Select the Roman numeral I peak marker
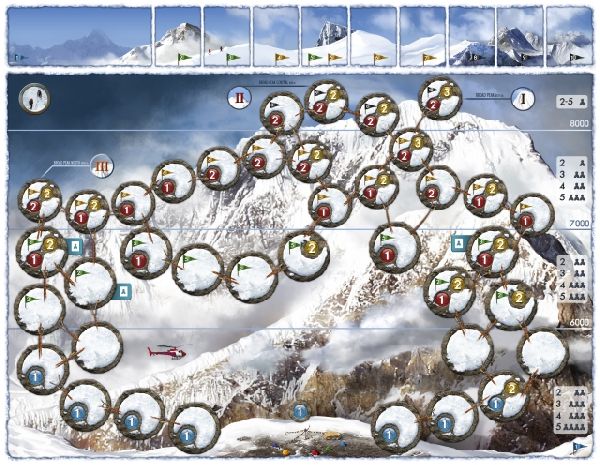 pos(522,98)
